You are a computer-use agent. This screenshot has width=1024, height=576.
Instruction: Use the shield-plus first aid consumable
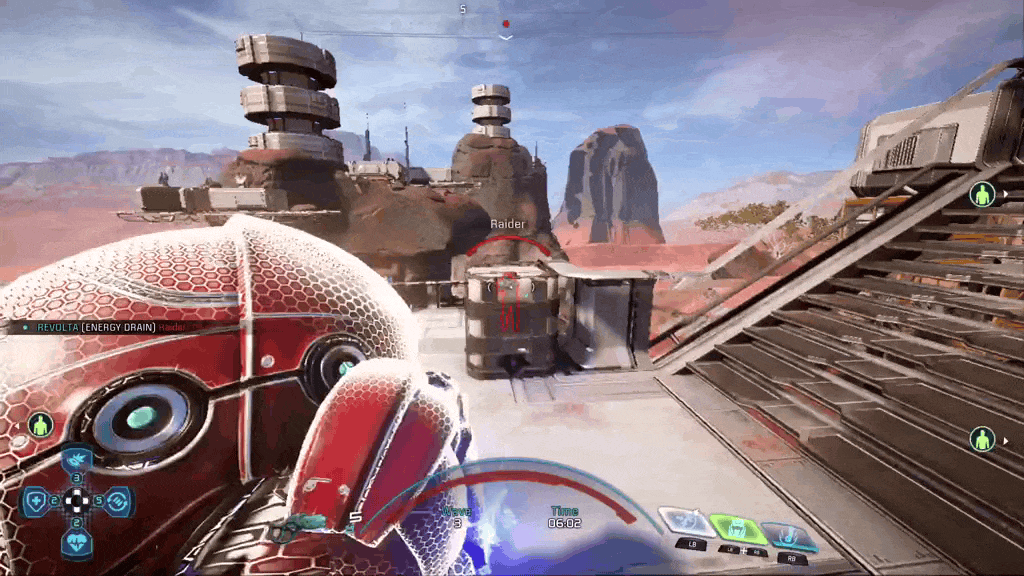coord(35,499)
